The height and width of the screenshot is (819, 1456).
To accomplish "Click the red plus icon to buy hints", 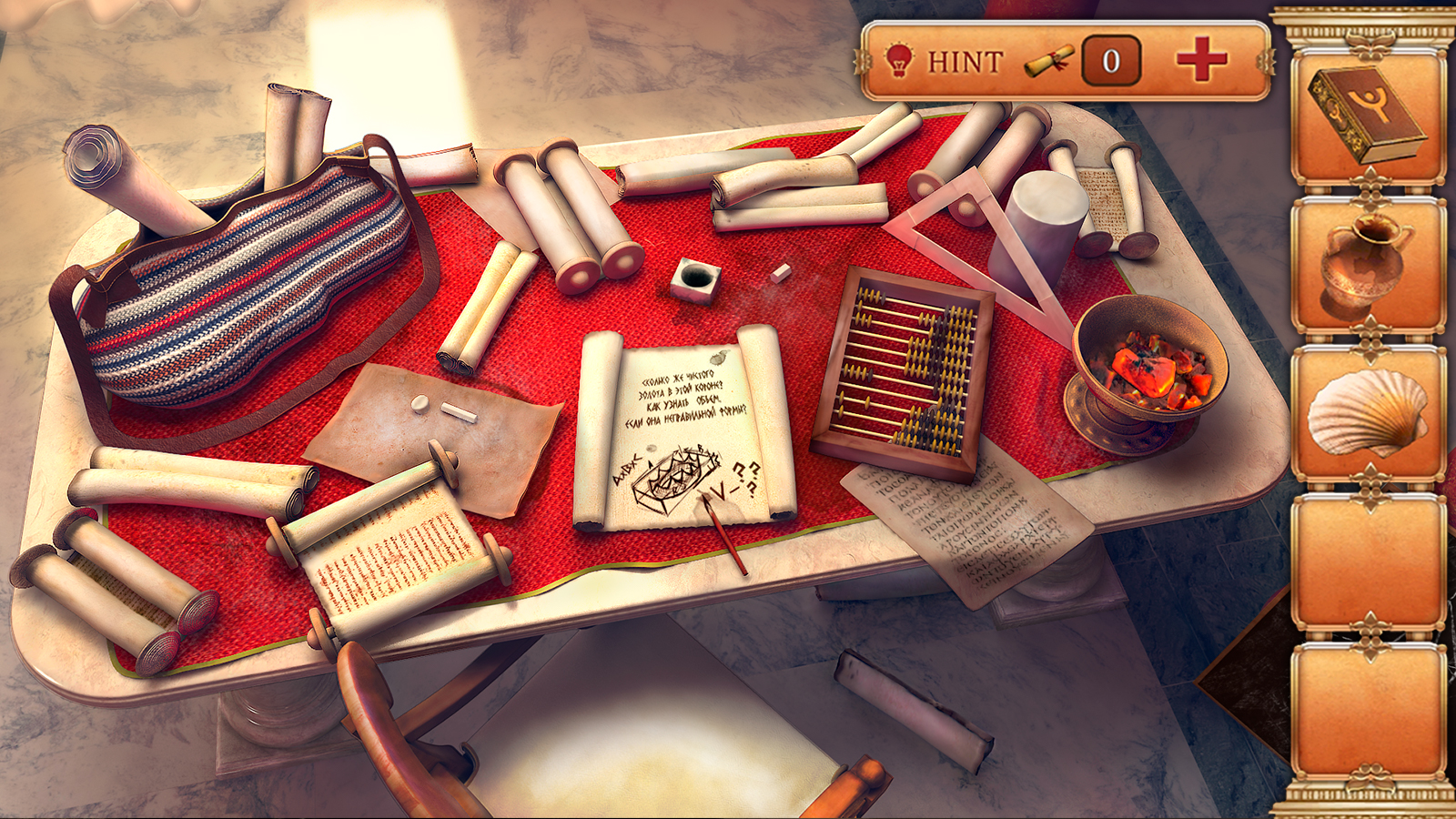I will coord(1200,62).
